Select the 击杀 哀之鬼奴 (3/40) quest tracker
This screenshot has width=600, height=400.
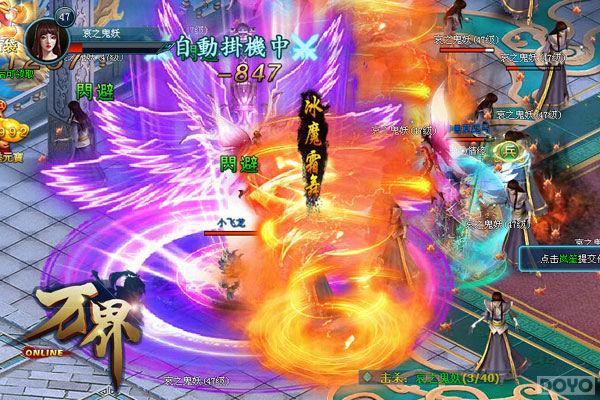tap(428, 376)
